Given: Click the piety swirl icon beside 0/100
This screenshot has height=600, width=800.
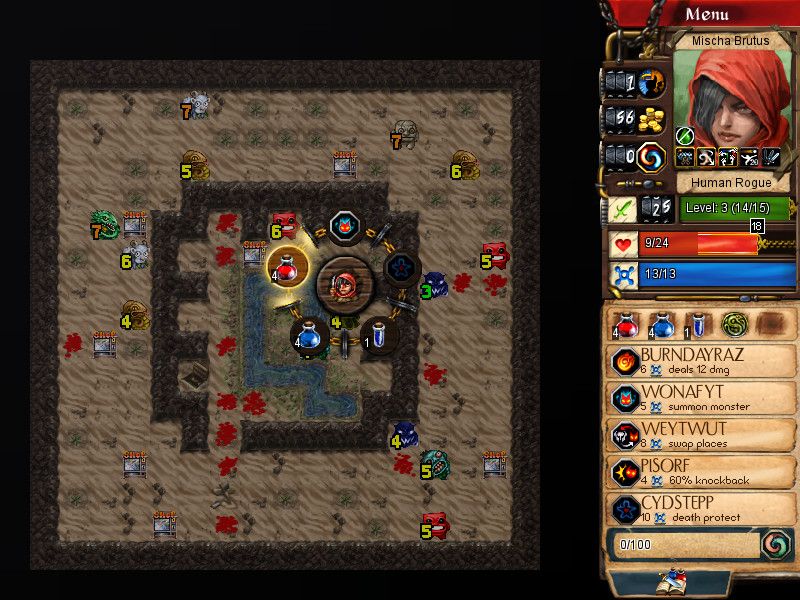Looking at the screenshot, I should click(774, 544).
